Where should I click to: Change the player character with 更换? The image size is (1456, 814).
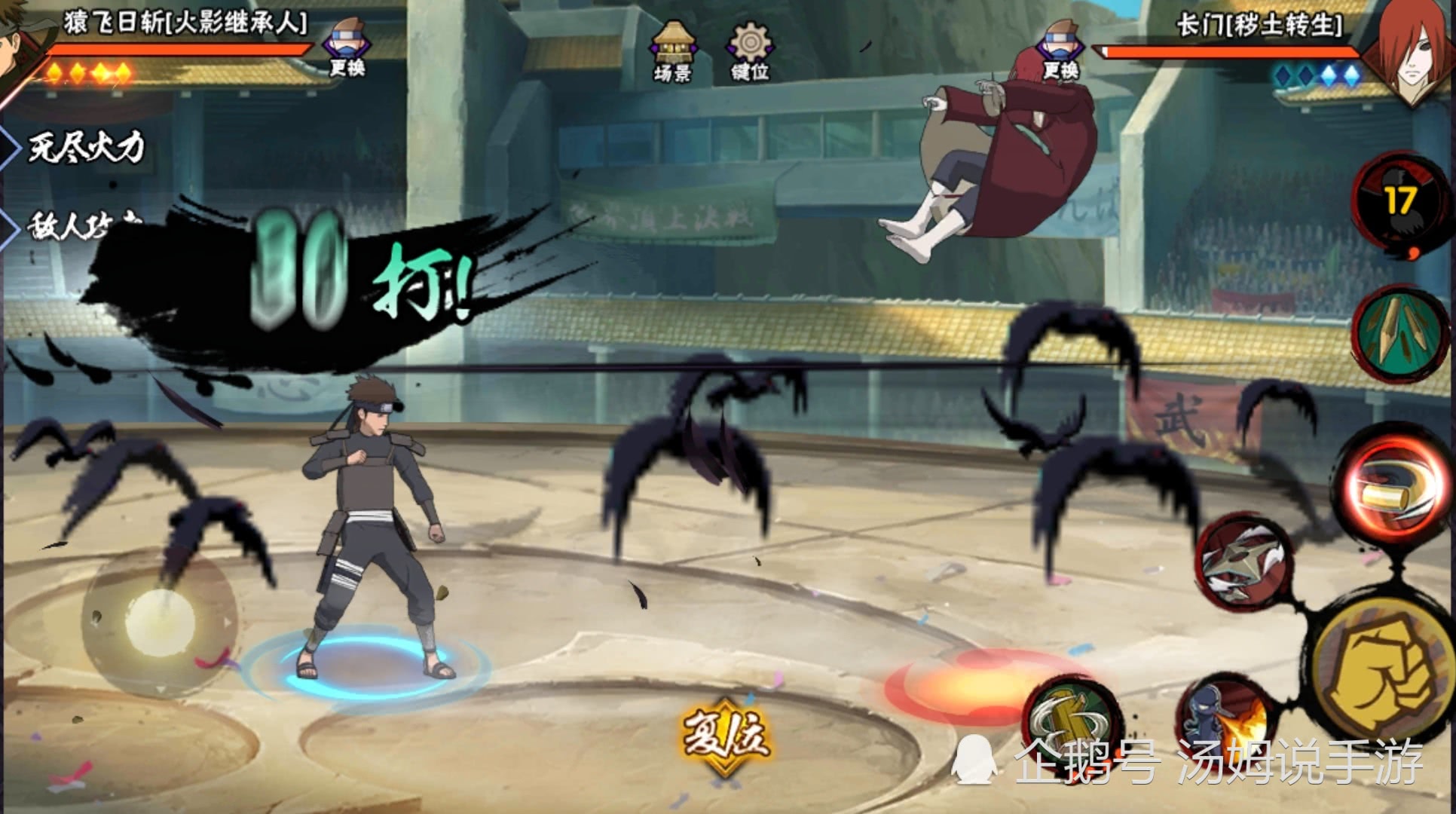coord(346,47)
